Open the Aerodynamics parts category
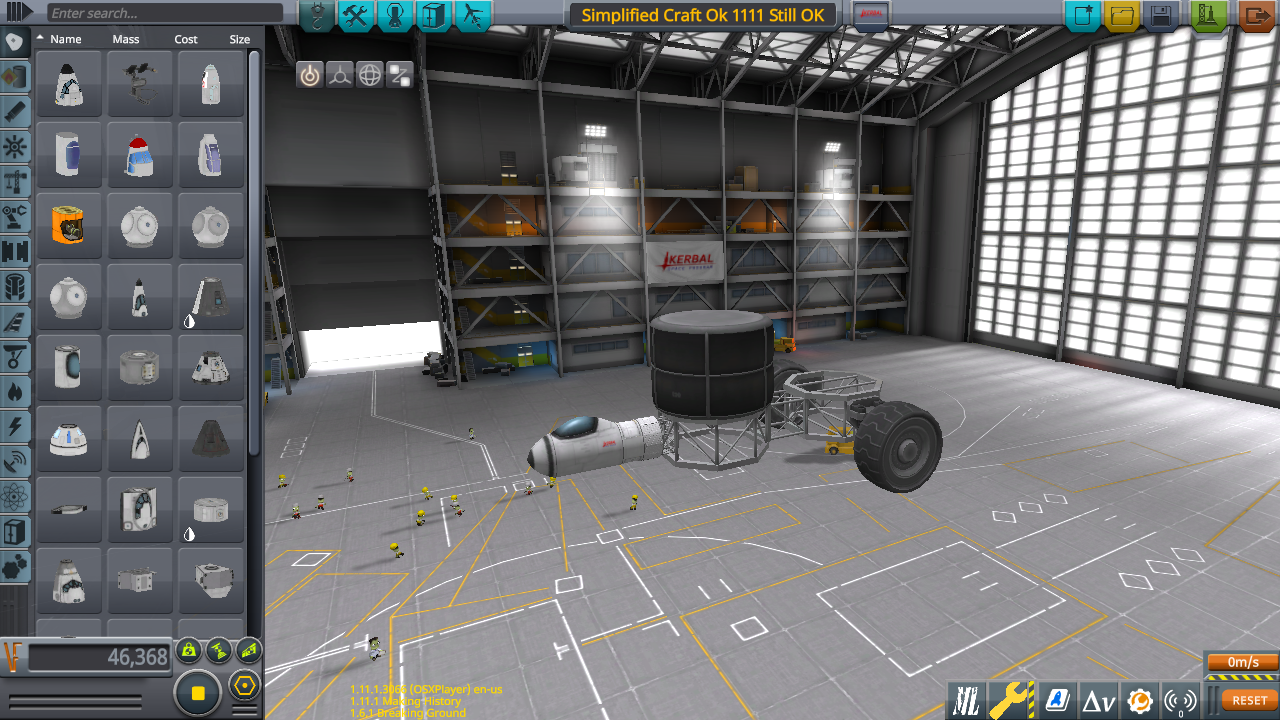The height and width of the screenshot is (720, 1280). tap(14, 322)
